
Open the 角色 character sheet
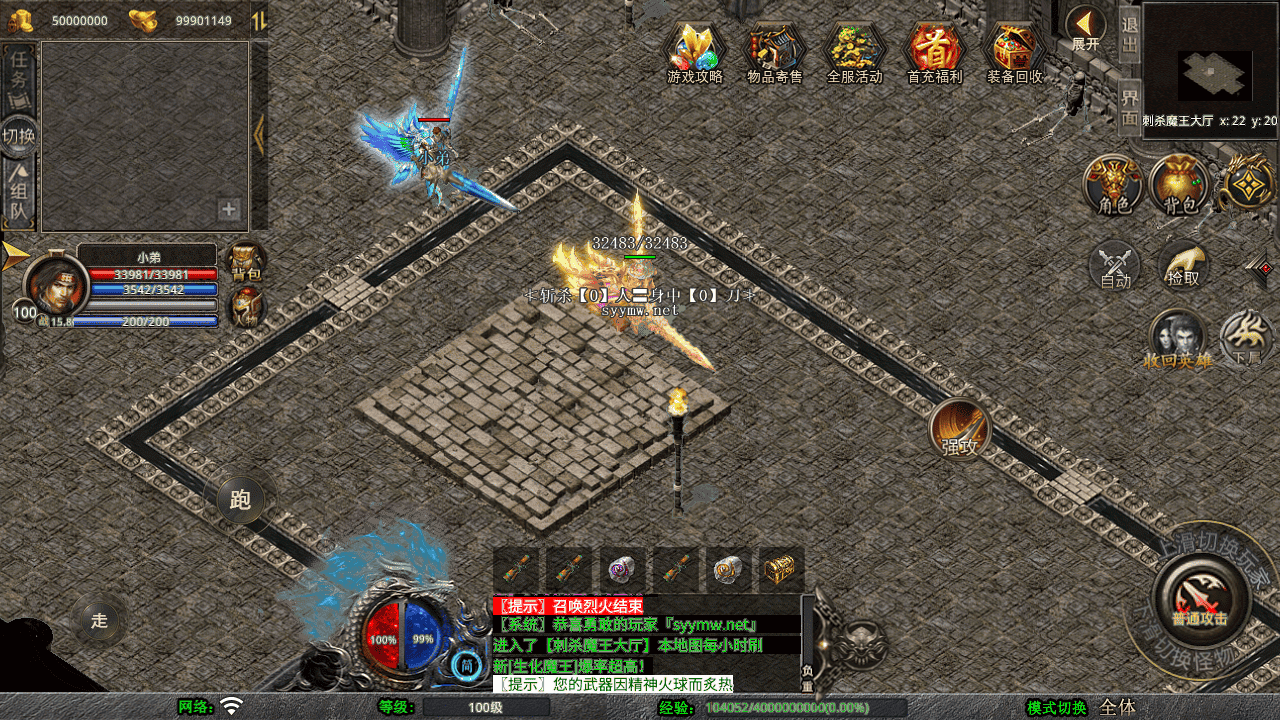point(1114,185)
